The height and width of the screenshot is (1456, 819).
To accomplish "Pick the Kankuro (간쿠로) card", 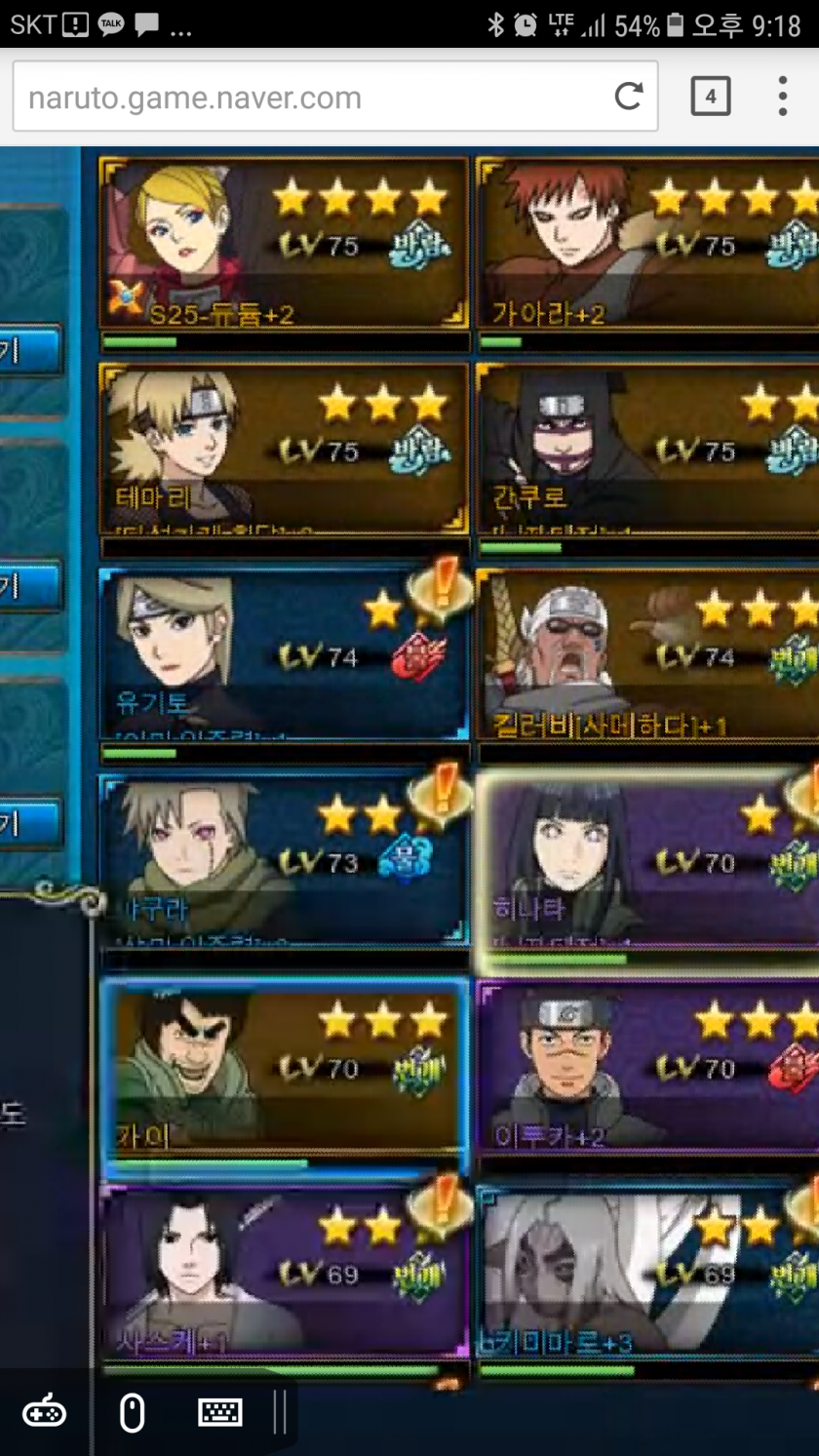I will [648, 449].
